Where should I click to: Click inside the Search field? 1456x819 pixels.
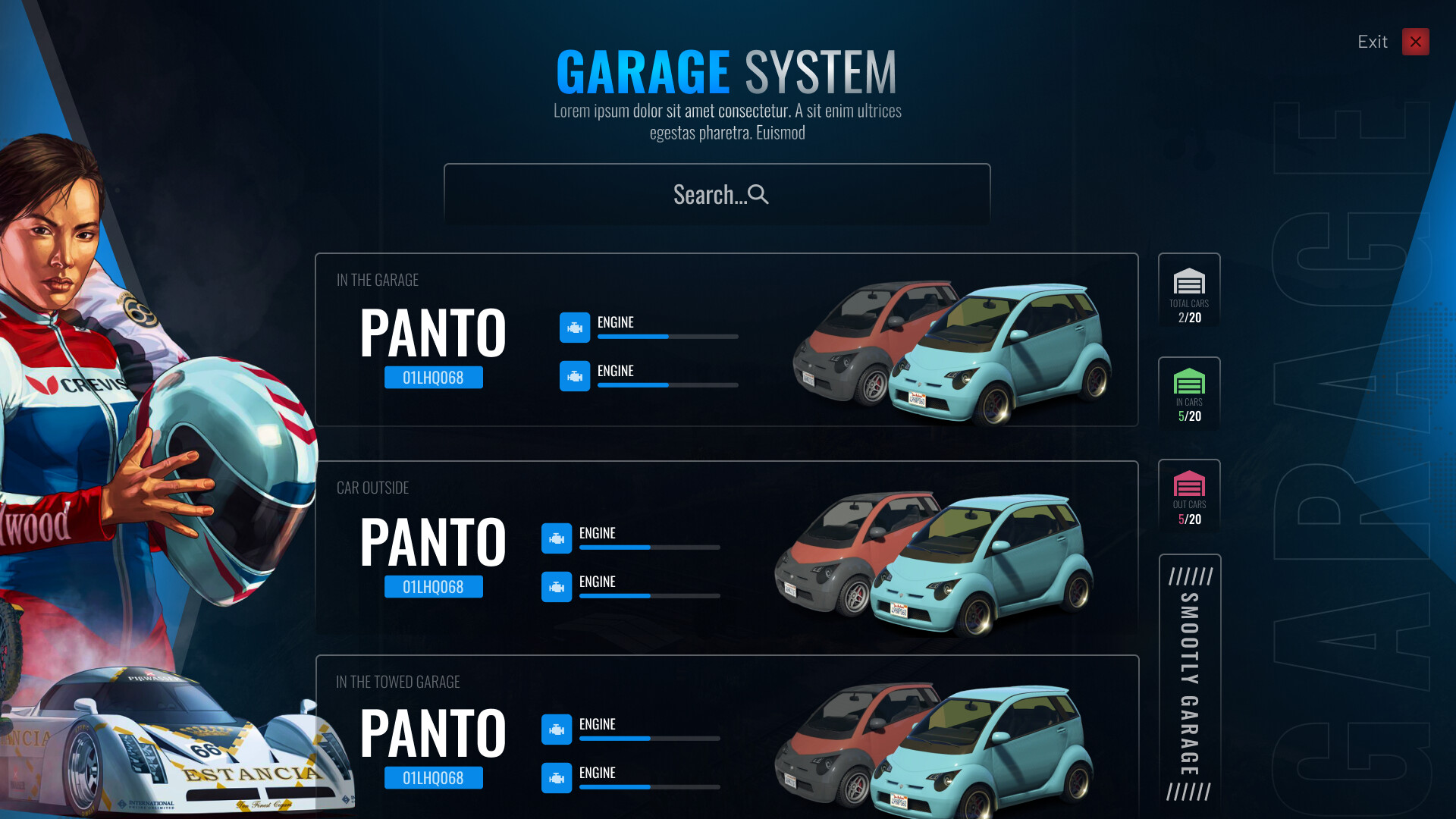[717, 195]
